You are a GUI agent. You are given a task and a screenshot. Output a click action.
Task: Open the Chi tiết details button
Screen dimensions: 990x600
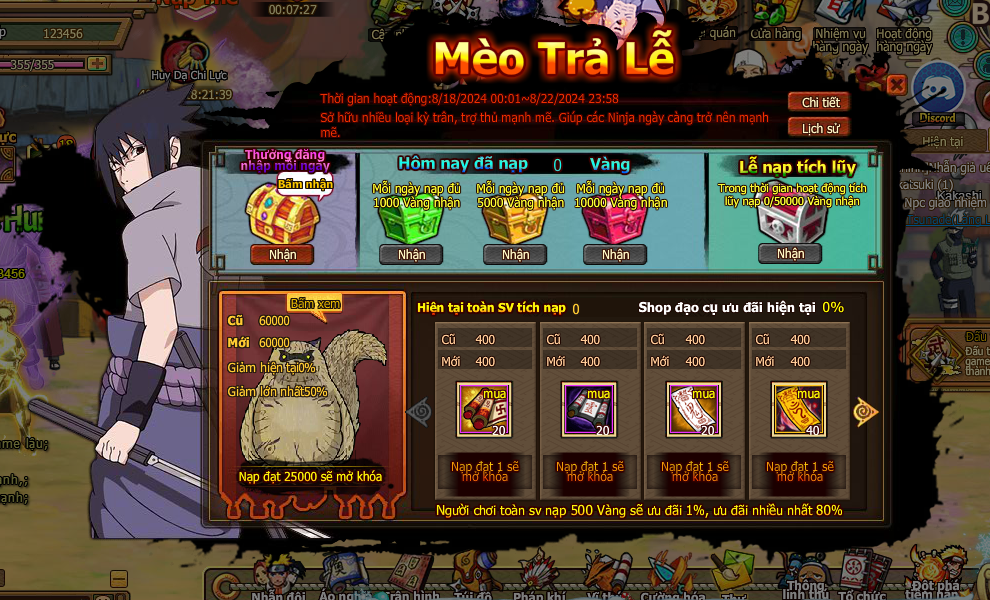(819, 102)
